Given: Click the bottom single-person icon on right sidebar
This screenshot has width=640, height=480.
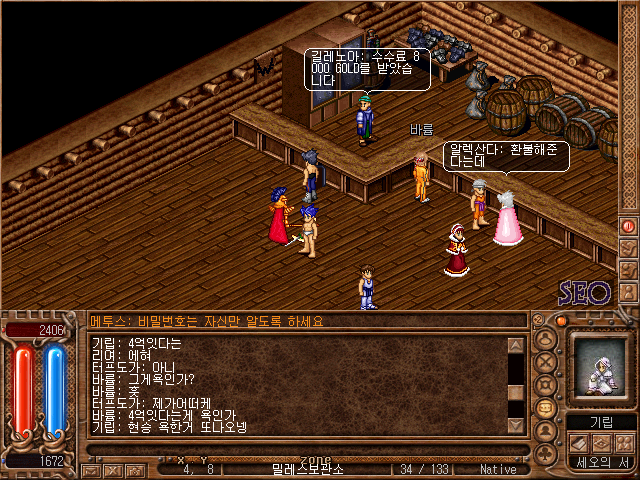Looking at the screenshot, I should [628, 290].
